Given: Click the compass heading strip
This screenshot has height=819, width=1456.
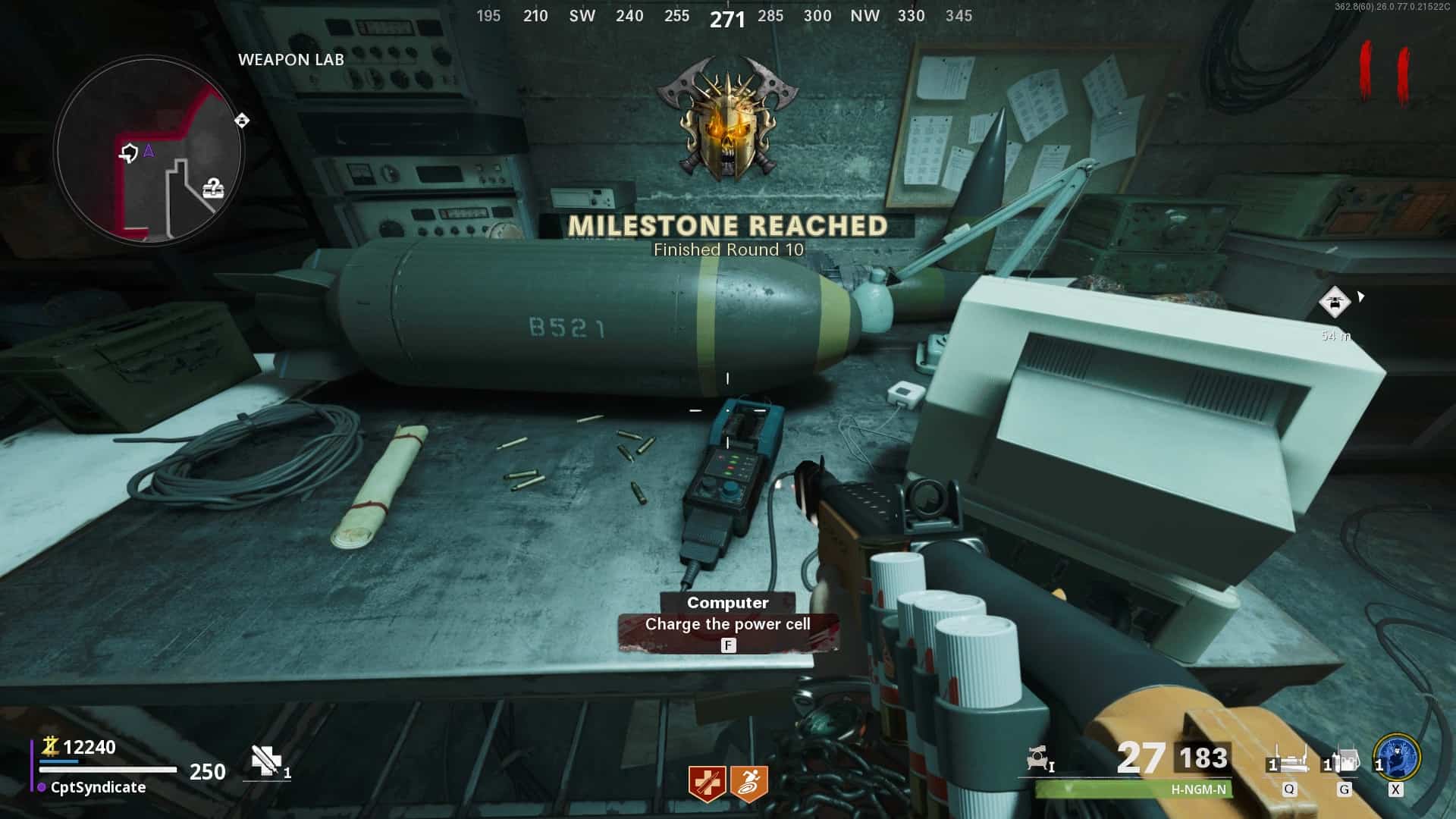Looking at the screenshot, I should (x=726, y=16).
